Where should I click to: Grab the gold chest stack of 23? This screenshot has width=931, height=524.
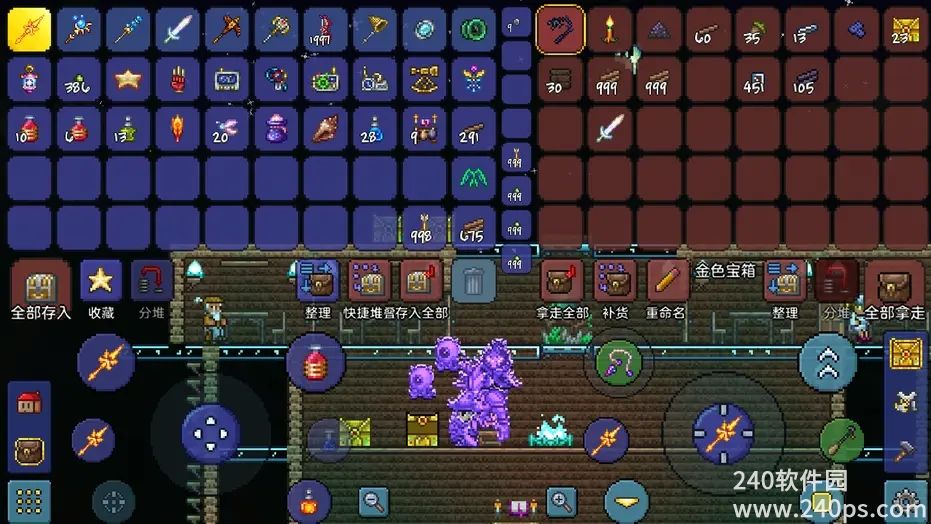click(906, 30)
